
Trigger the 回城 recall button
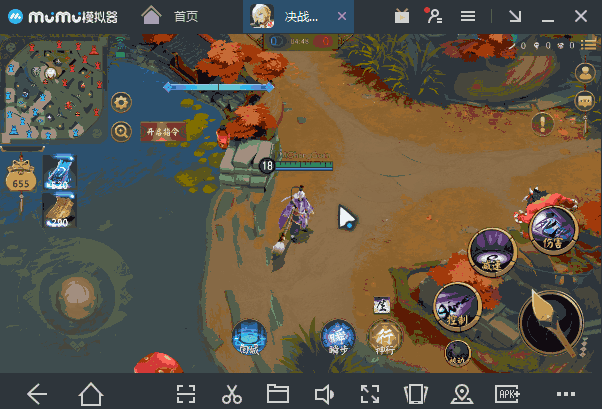coord(249,339)
